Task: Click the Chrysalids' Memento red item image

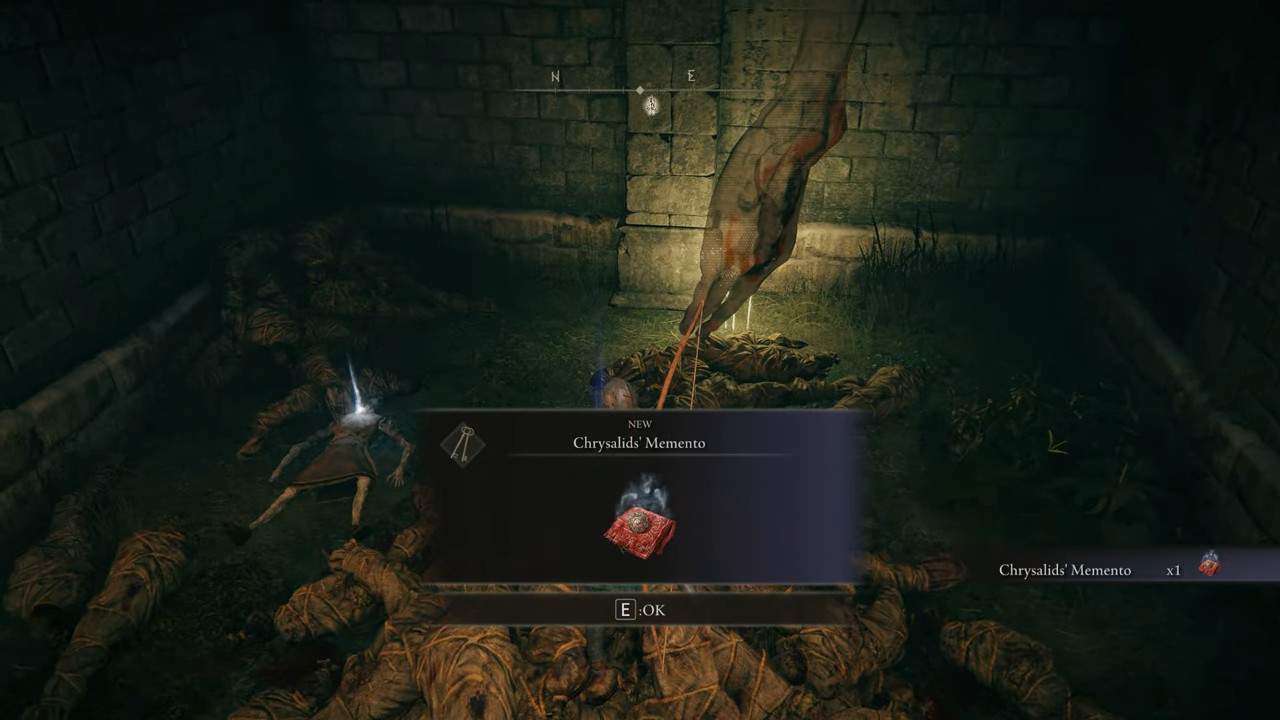Action: 640,525
